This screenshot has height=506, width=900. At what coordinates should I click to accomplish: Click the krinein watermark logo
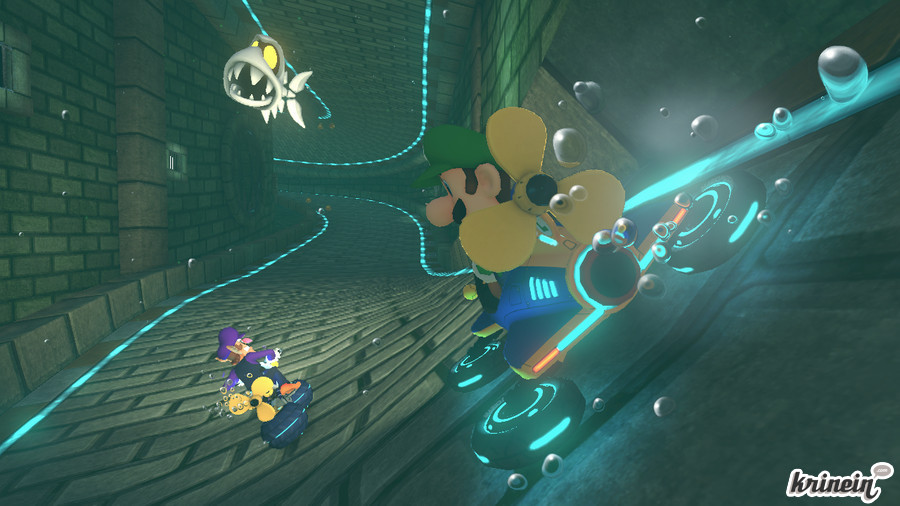[x=838, y=480]
